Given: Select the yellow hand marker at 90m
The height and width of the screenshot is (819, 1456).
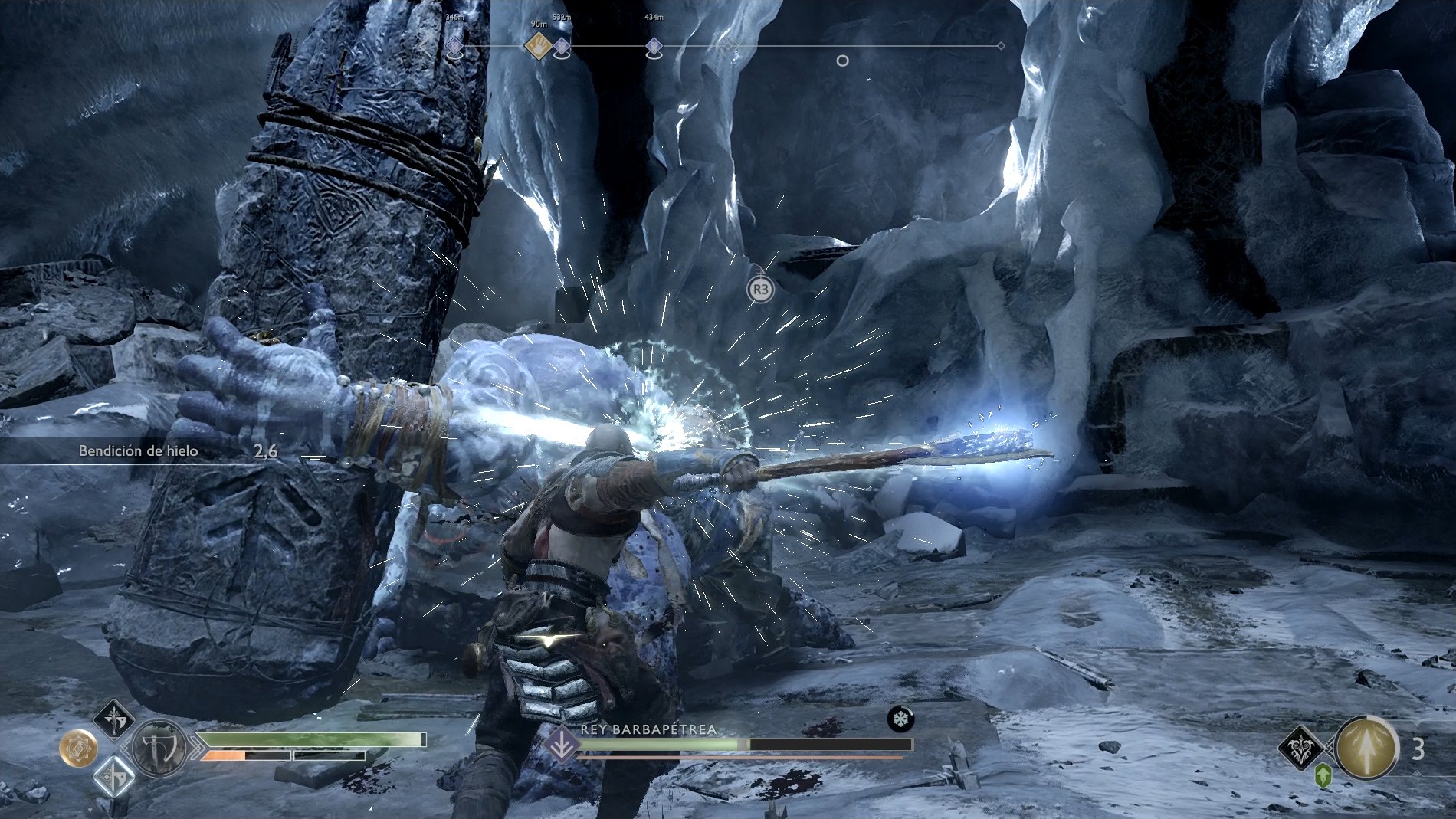Looking at the screenshot, I should (538, 44).
